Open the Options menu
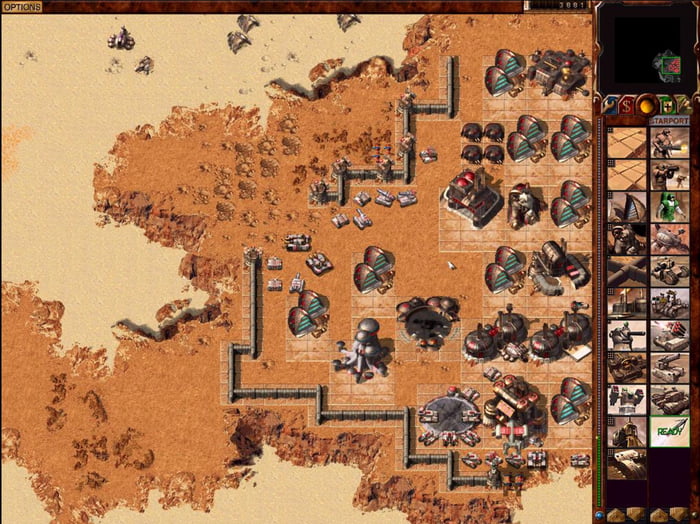Viewport: 700px width, 524px height. coord(21,6)
